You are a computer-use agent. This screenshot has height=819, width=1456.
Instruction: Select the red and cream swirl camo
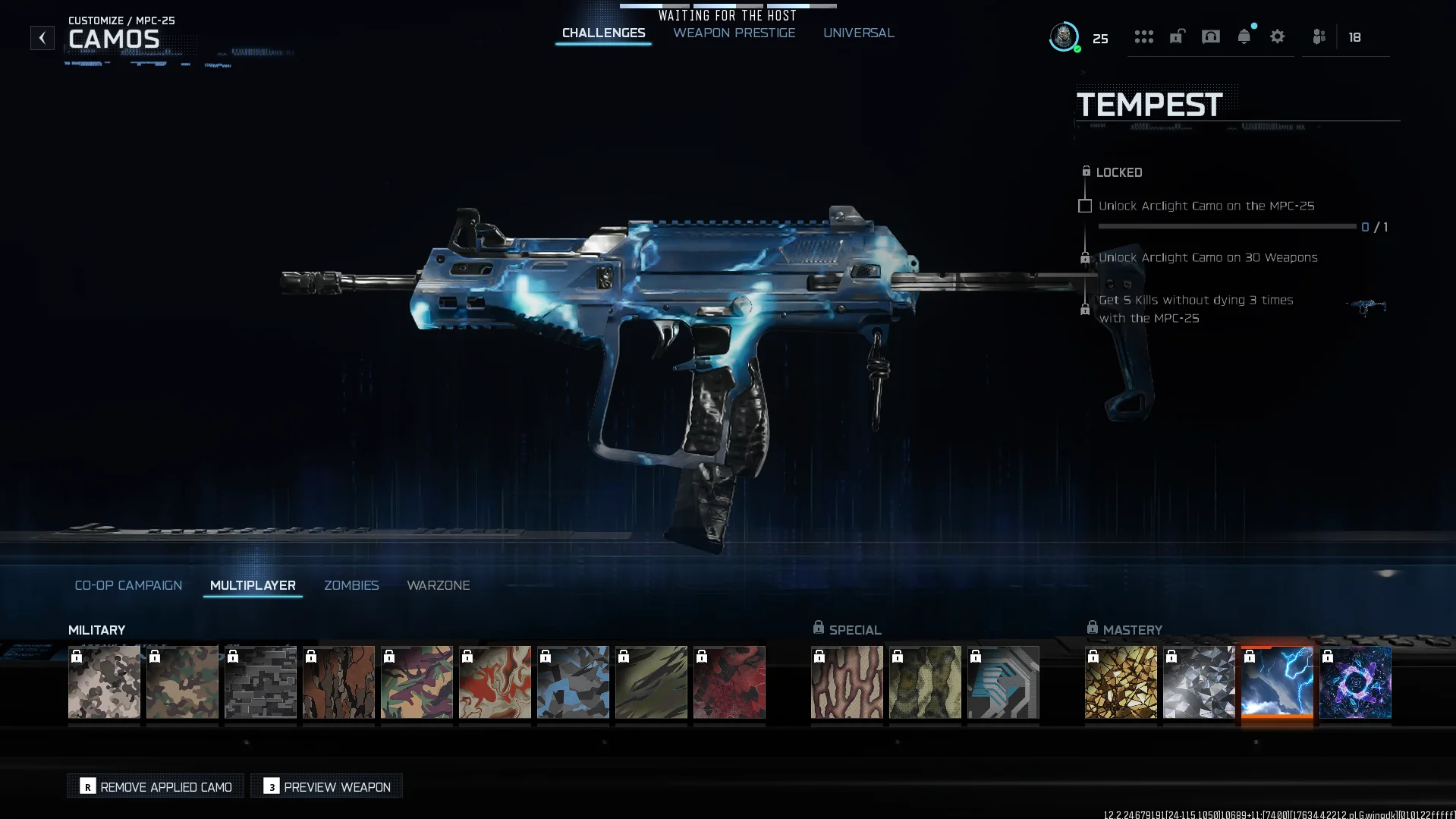coord(495,682)
